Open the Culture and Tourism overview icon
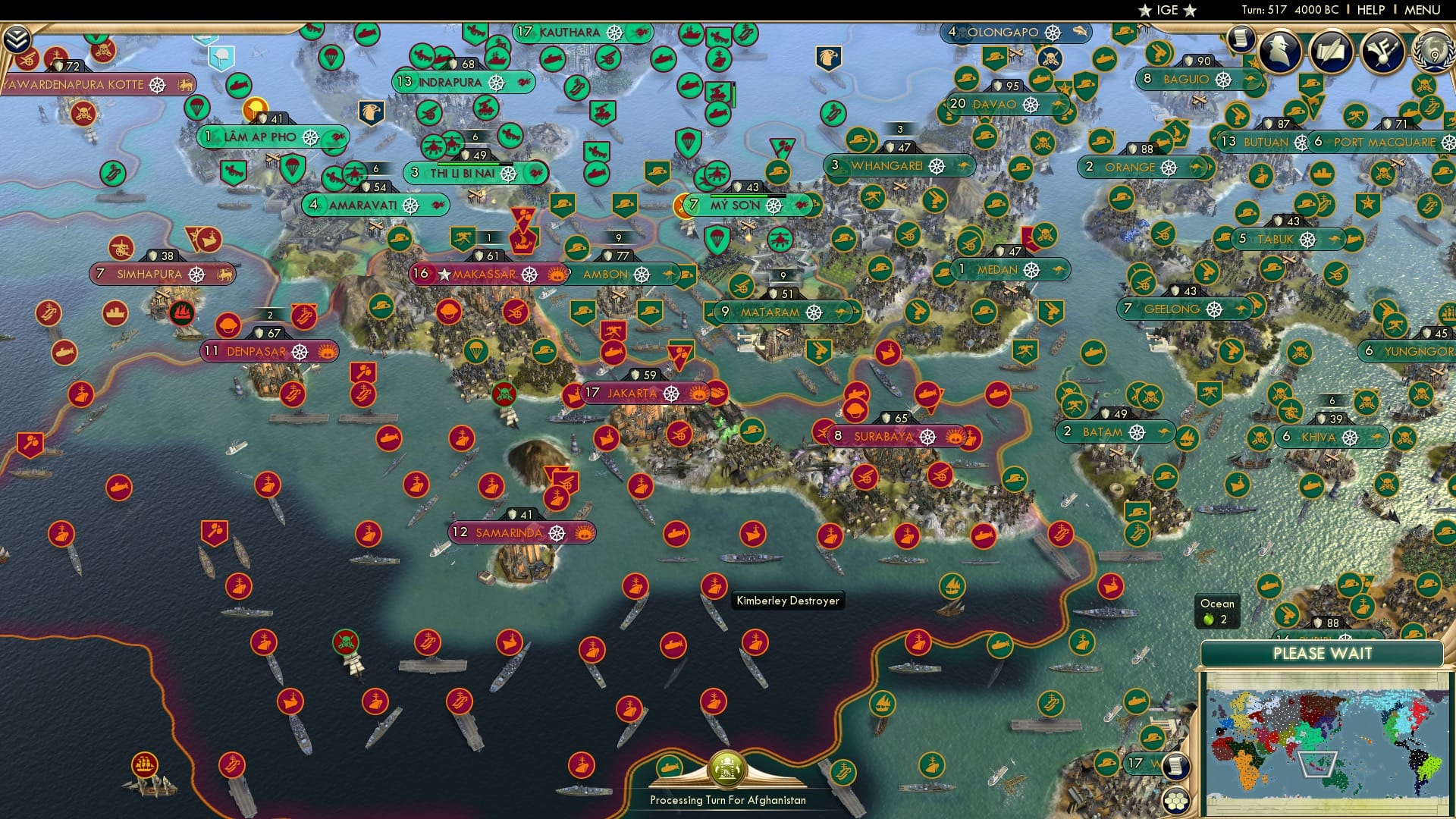The width and height of the screenshot is (1456, 819). click(x=1382, y=52)
